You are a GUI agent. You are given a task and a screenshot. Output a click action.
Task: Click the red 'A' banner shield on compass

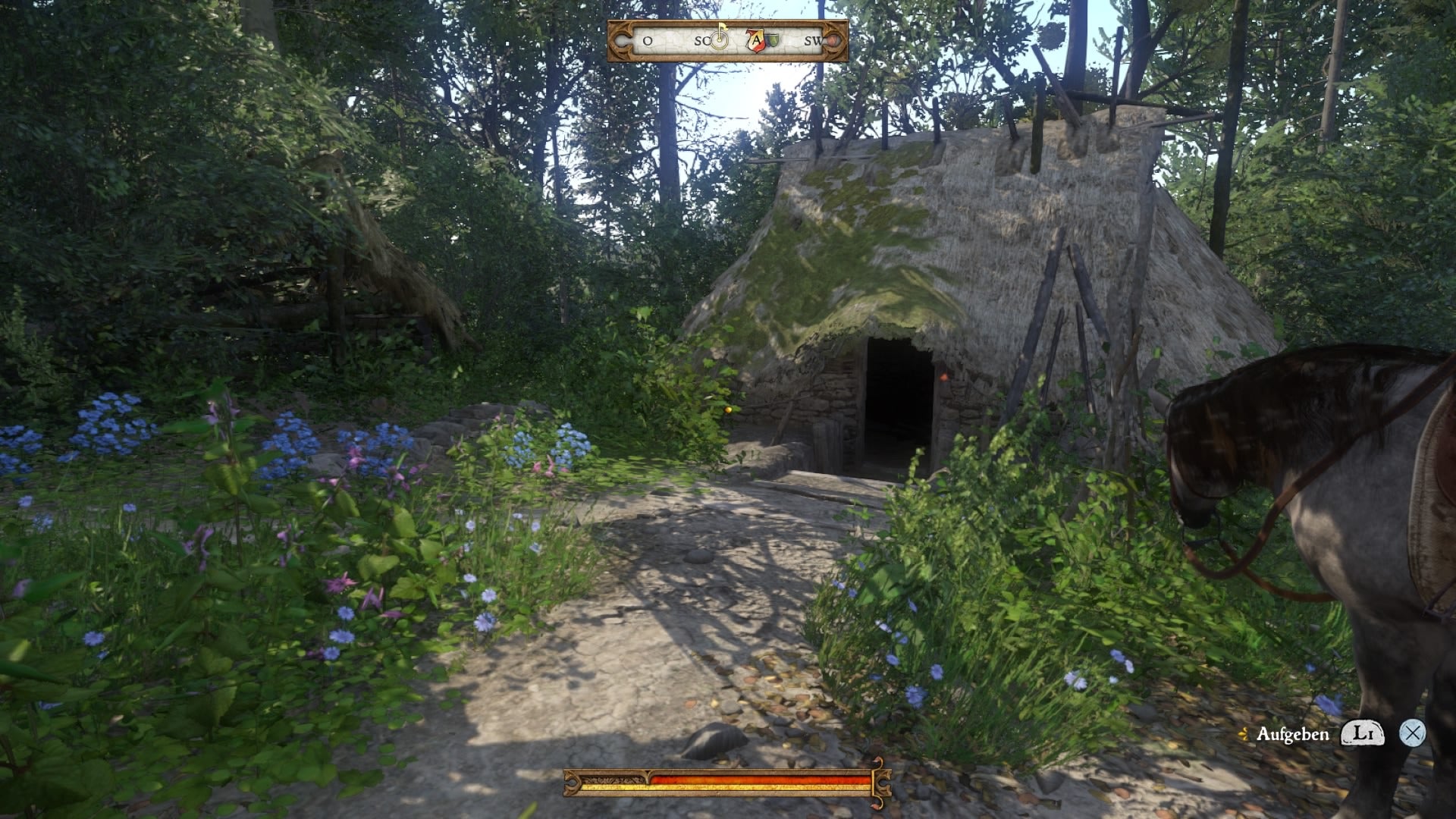pyautogui.click(x=757, y=42)
